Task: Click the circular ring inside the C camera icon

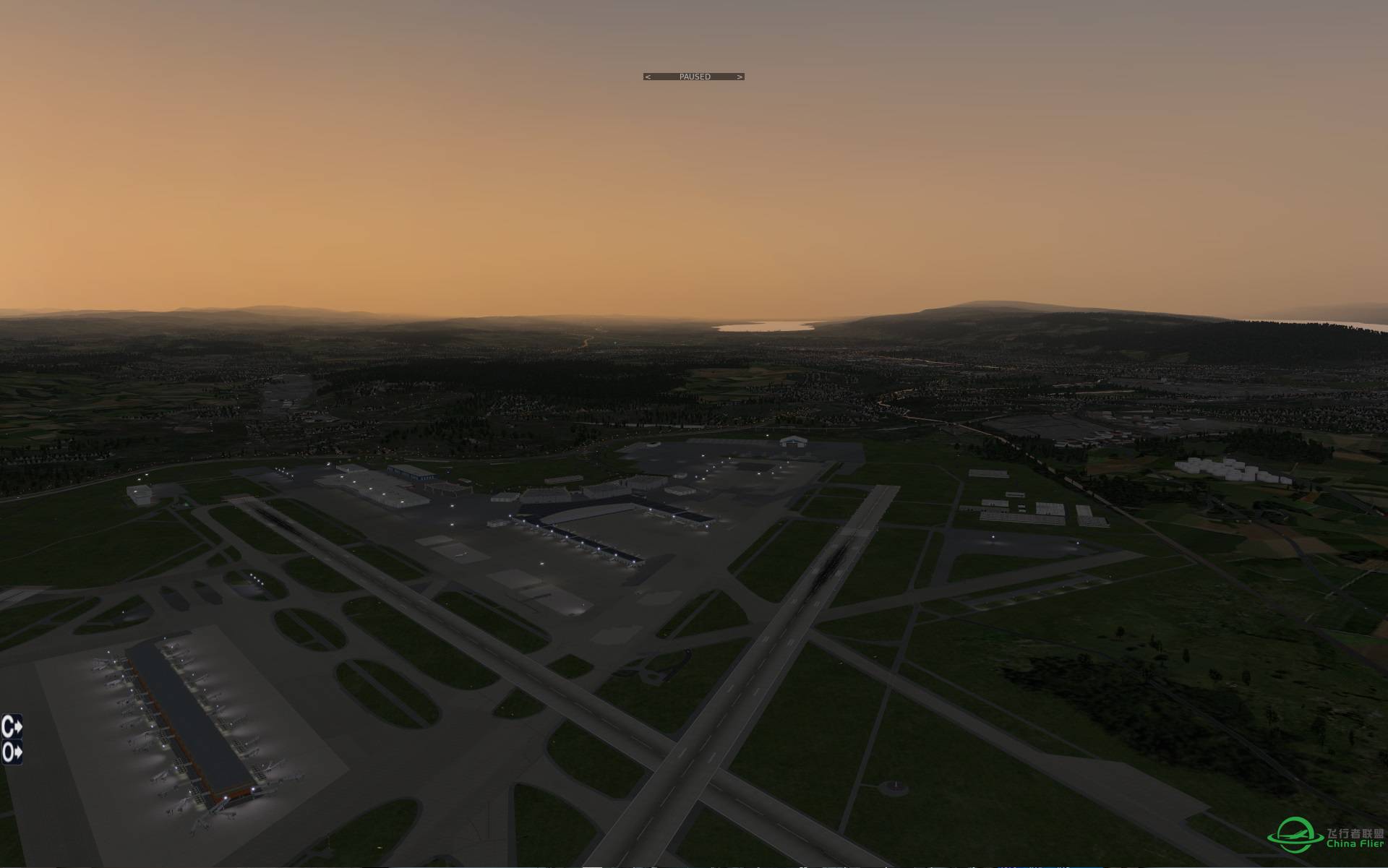Action: click(x=7, y=726)
